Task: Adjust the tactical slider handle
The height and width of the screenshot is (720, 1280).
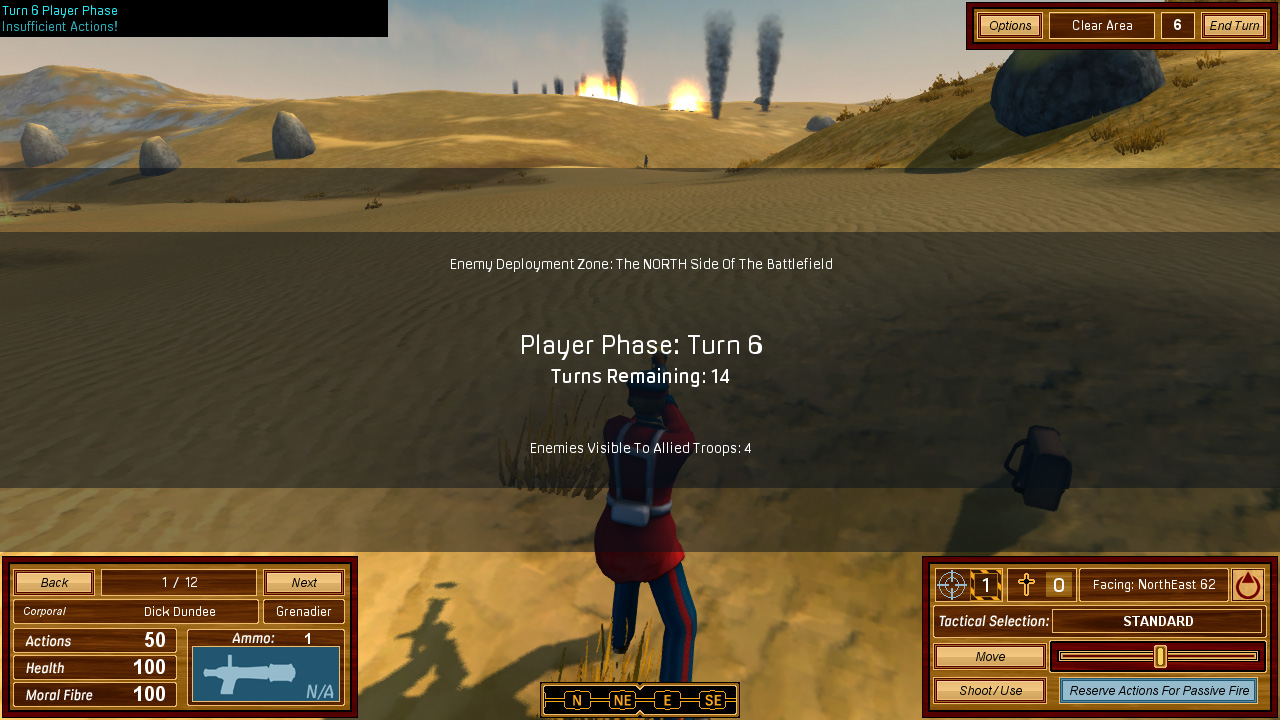Action: 1160,656
